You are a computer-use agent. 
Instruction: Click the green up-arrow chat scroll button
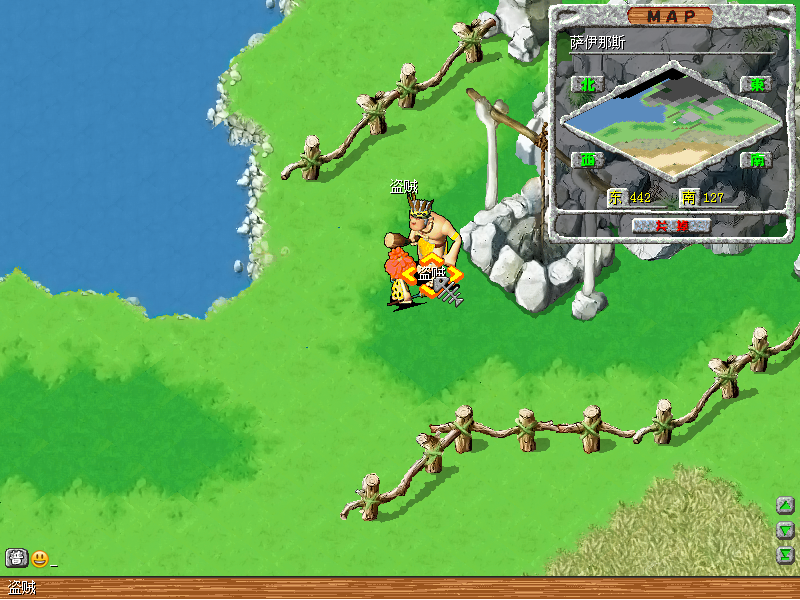pos(786,506)
